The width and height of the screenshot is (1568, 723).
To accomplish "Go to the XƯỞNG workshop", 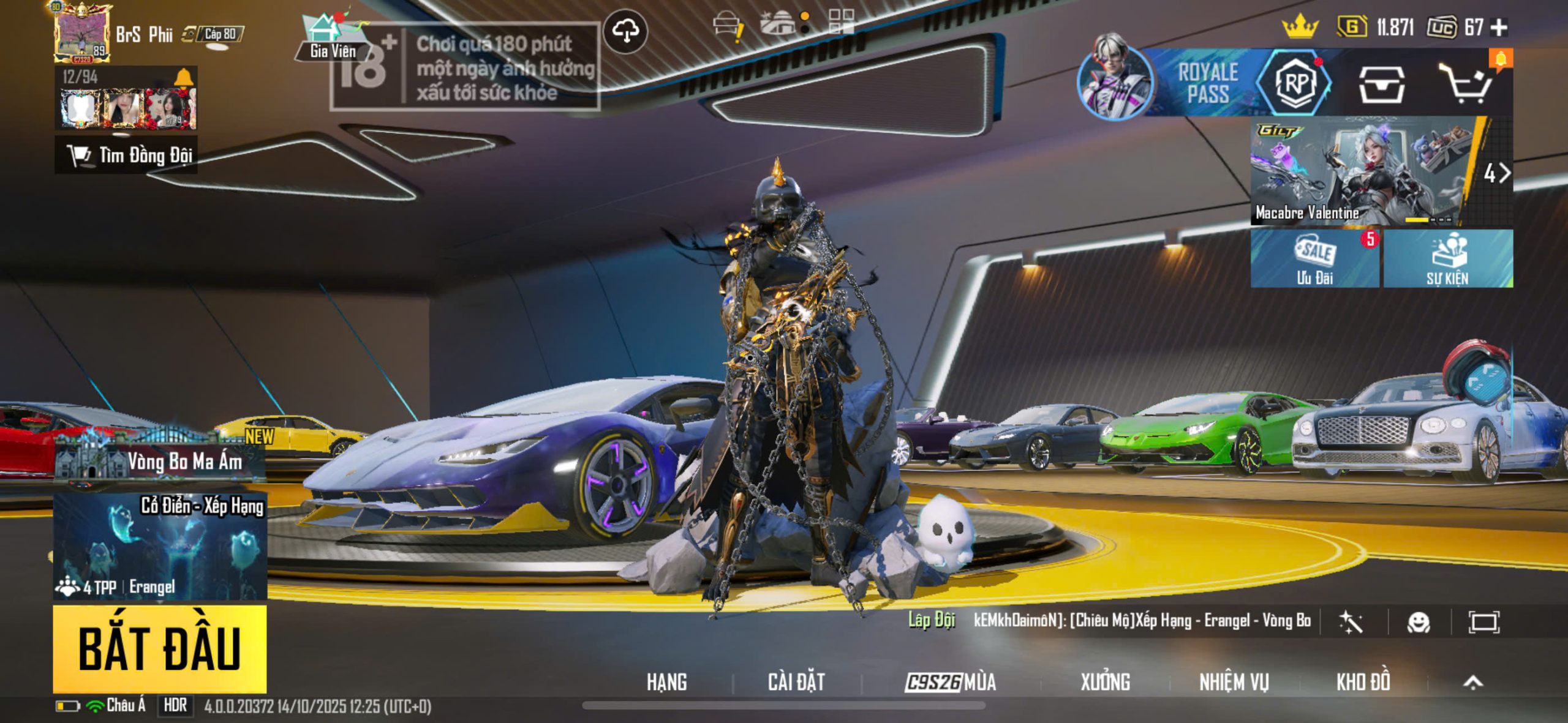I will (1105, 681).
